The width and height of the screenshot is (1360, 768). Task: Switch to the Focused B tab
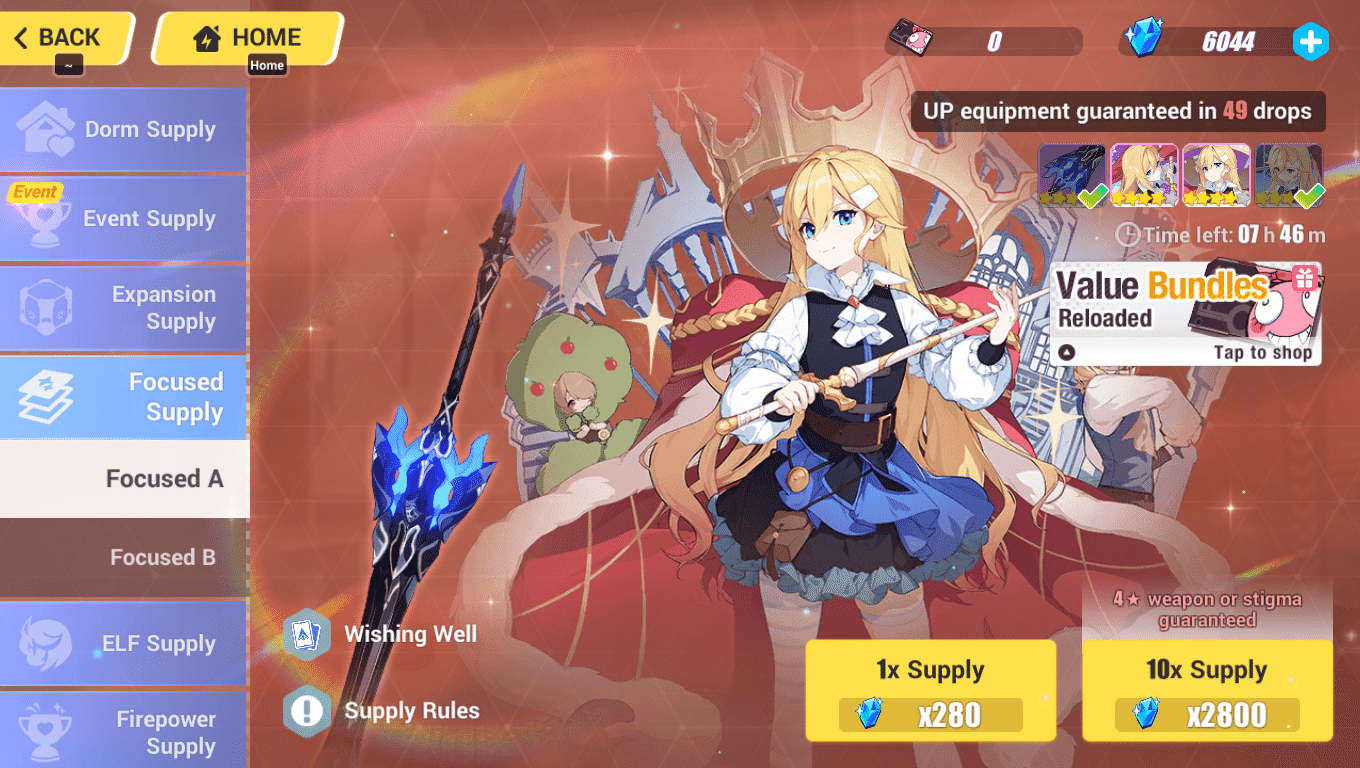(163, 558)
